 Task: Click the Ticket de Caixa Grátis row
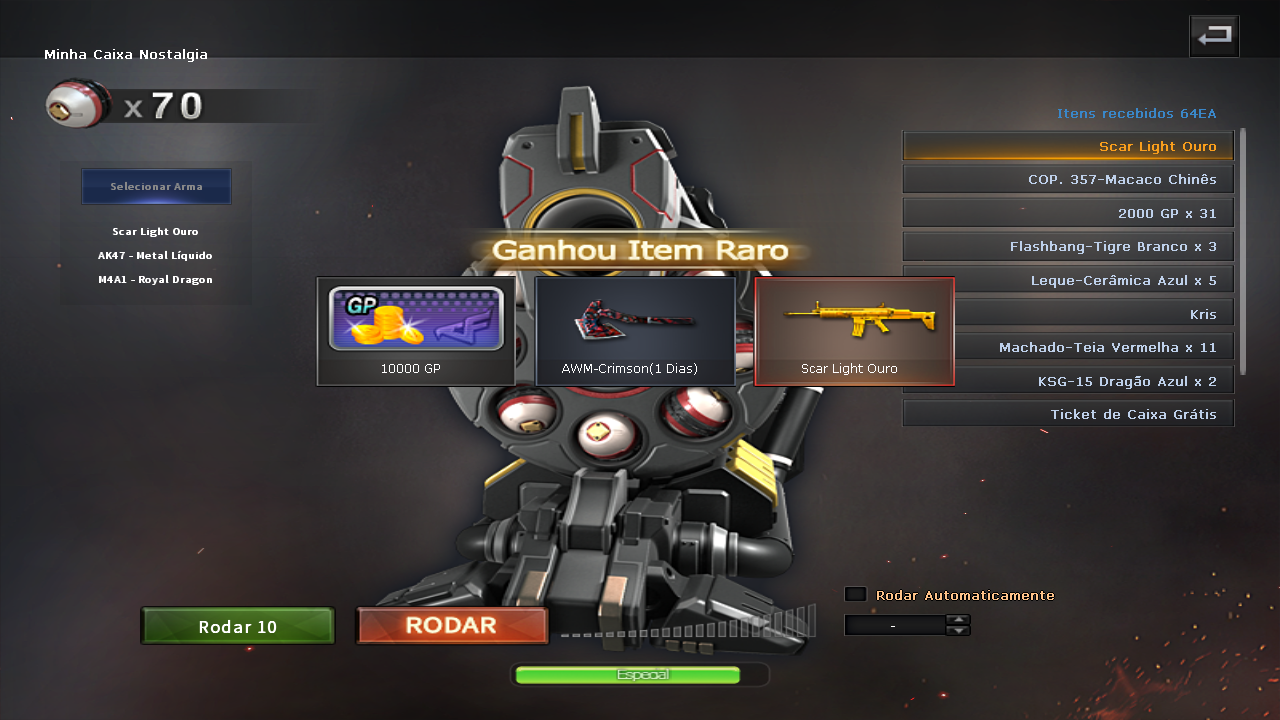(1068, 414)
